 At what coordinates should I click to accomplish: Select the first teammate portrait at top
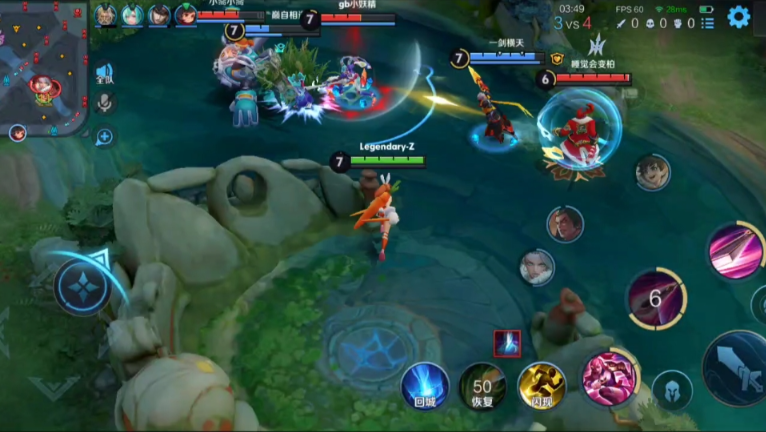click(106, 15)
